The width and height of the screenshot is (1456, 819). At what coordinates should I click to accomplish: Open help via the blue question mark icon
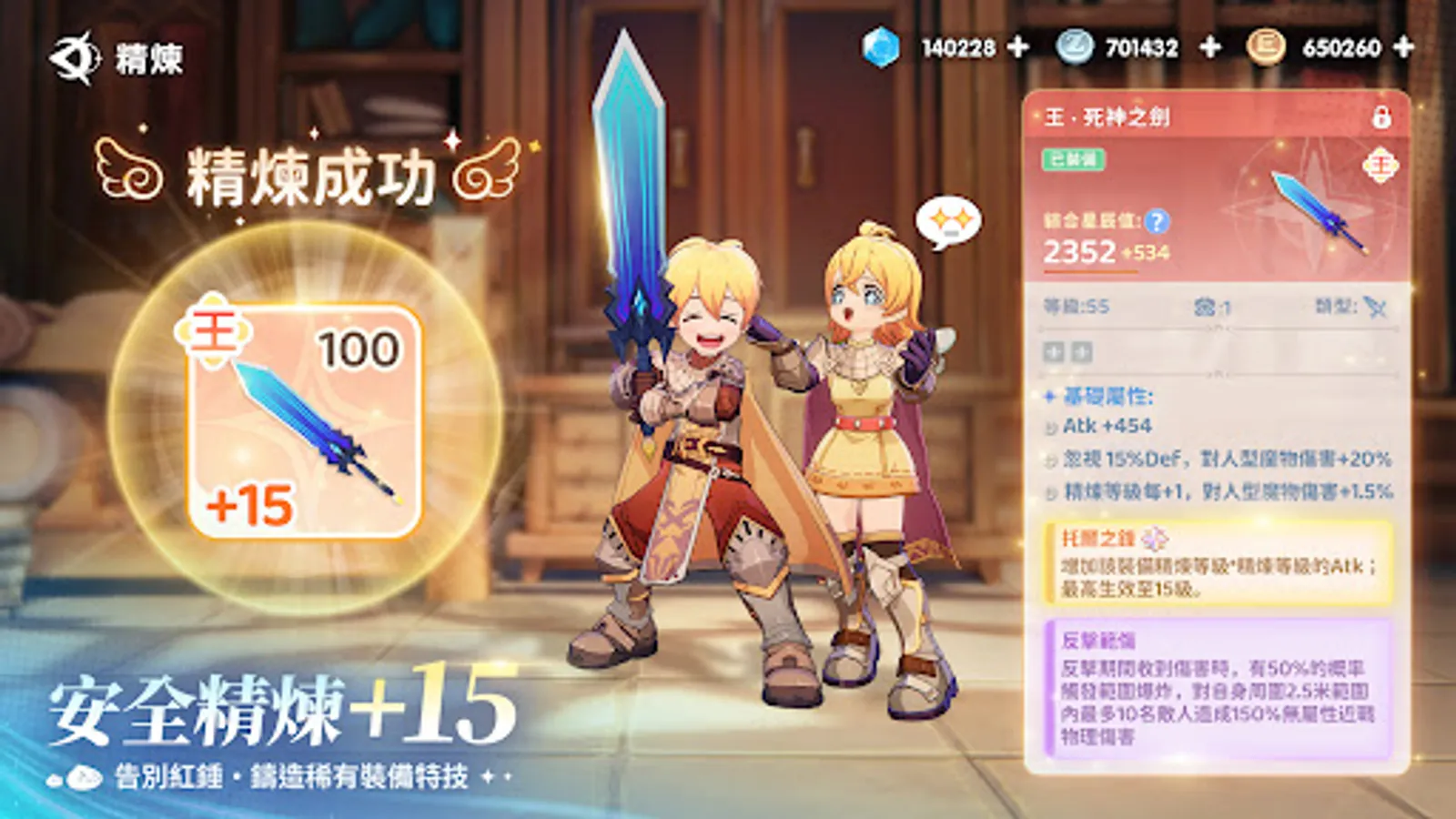click(x=1158, y=222)
